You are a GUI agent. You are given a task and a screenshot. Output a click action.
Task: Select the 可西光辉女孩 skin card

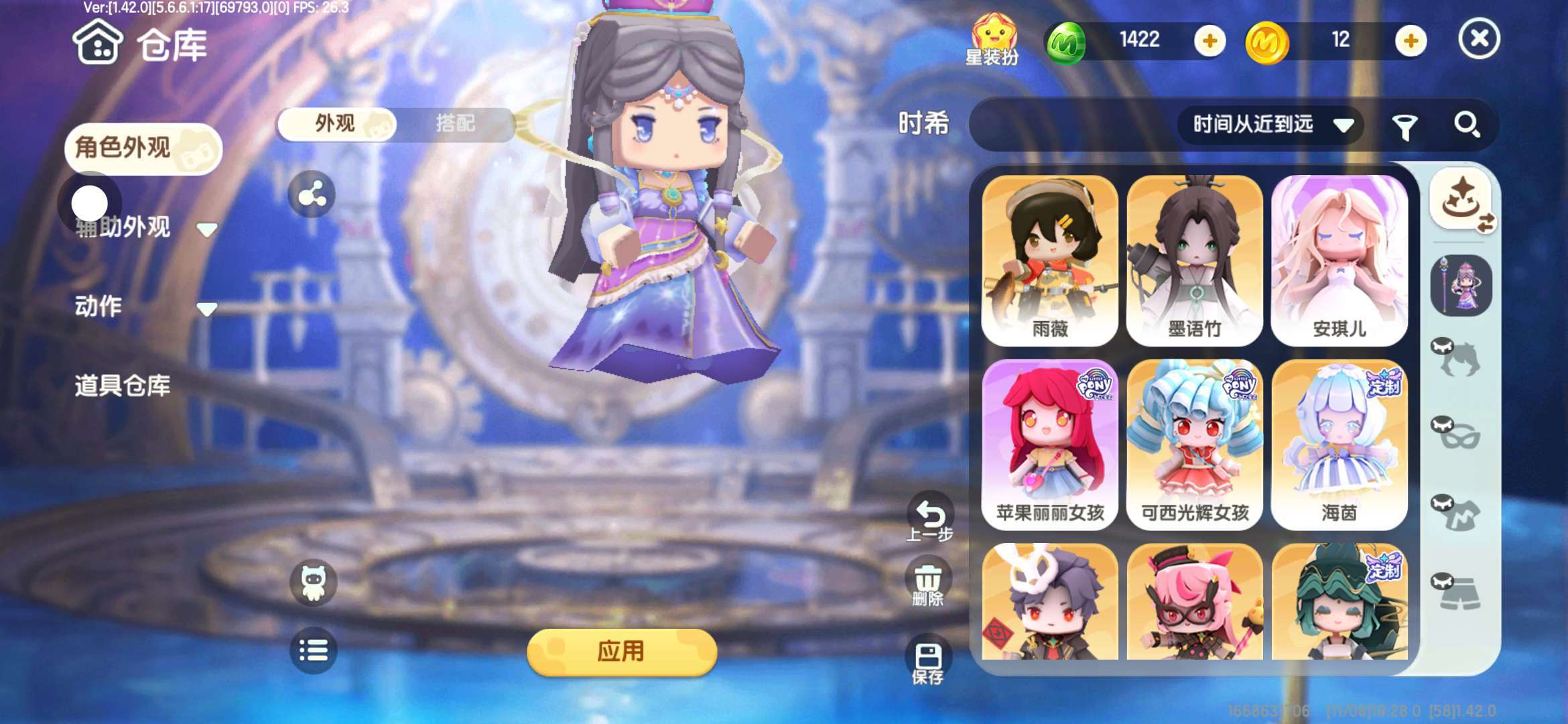click(x=1195, y=444)
